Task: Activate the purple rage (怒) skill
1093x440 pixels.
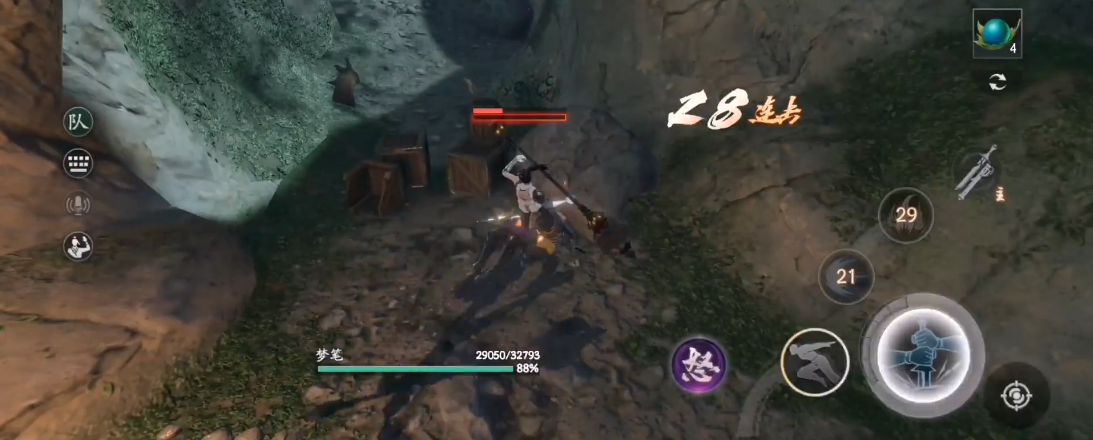Action: (x=698, y=364)
